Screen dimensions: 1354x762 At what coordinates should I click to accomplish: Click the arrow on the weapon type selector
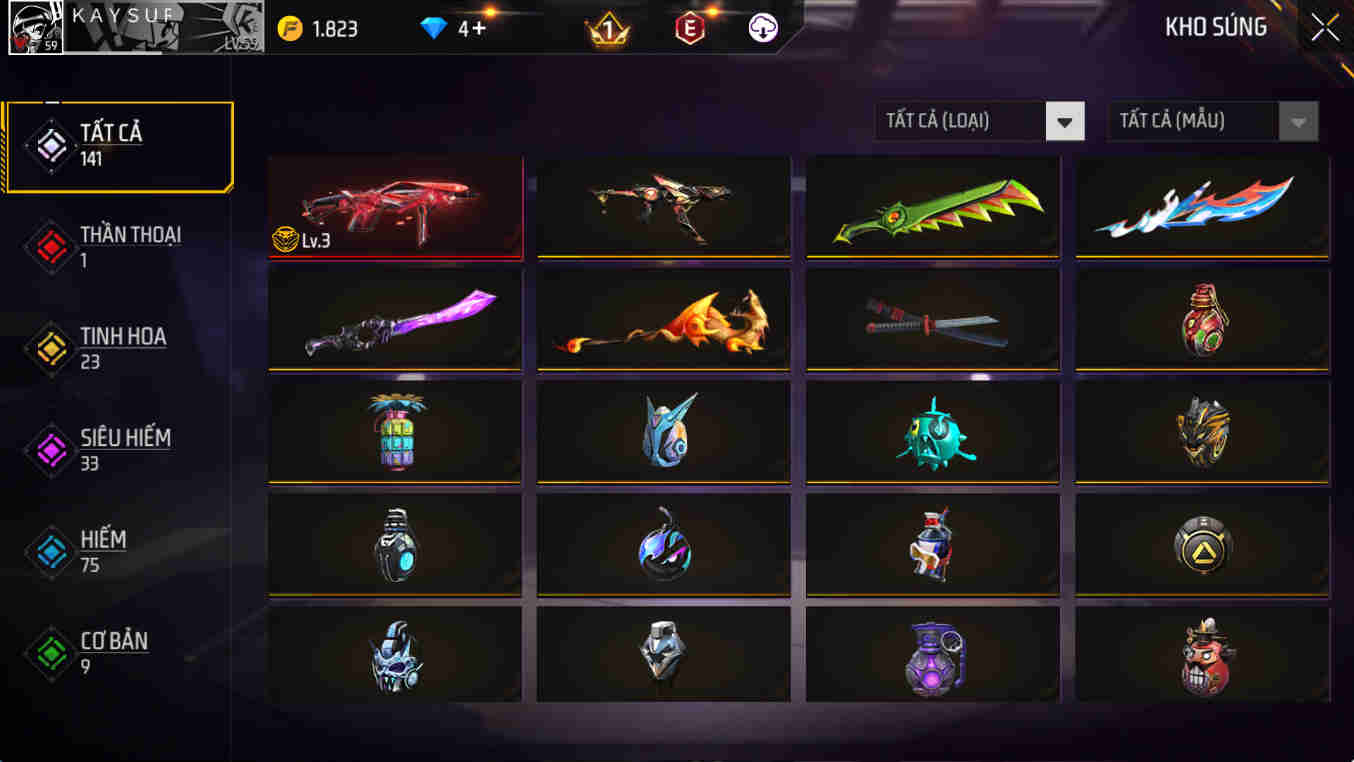coord(1065,121)
